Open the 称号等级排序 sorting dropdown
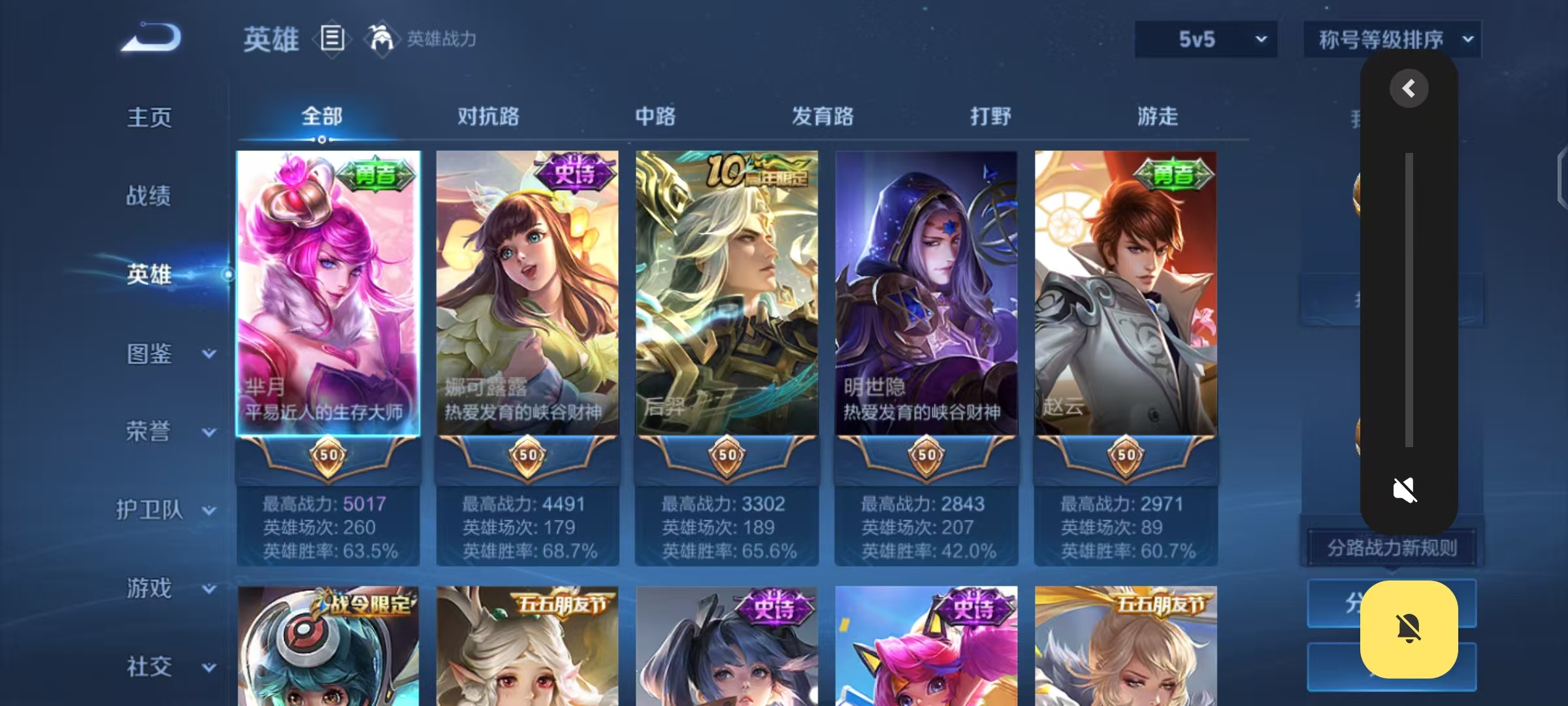 point(1392,39)
